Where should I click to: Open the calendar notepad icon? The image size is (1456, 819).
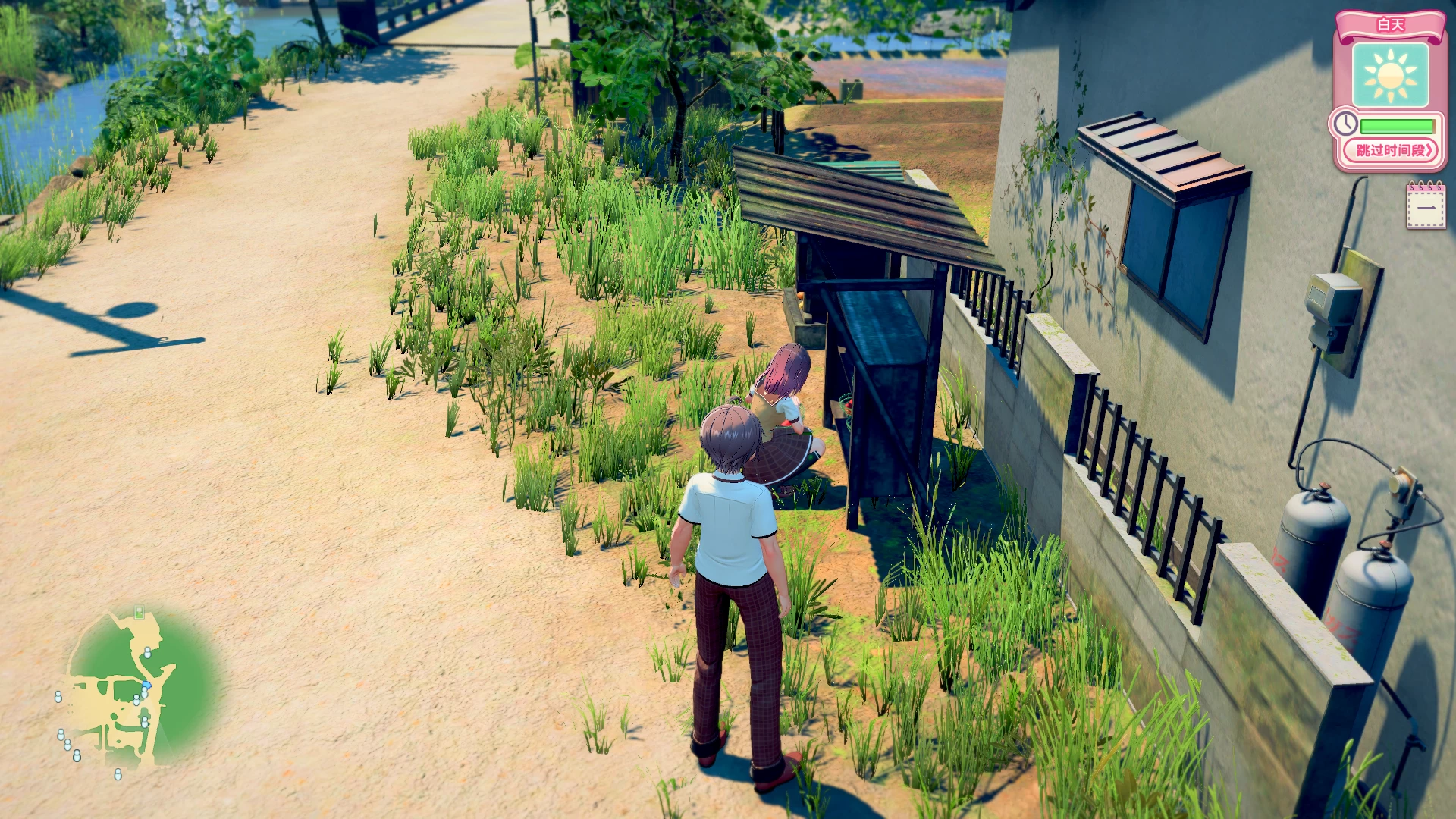click(x=1426, y=206)
